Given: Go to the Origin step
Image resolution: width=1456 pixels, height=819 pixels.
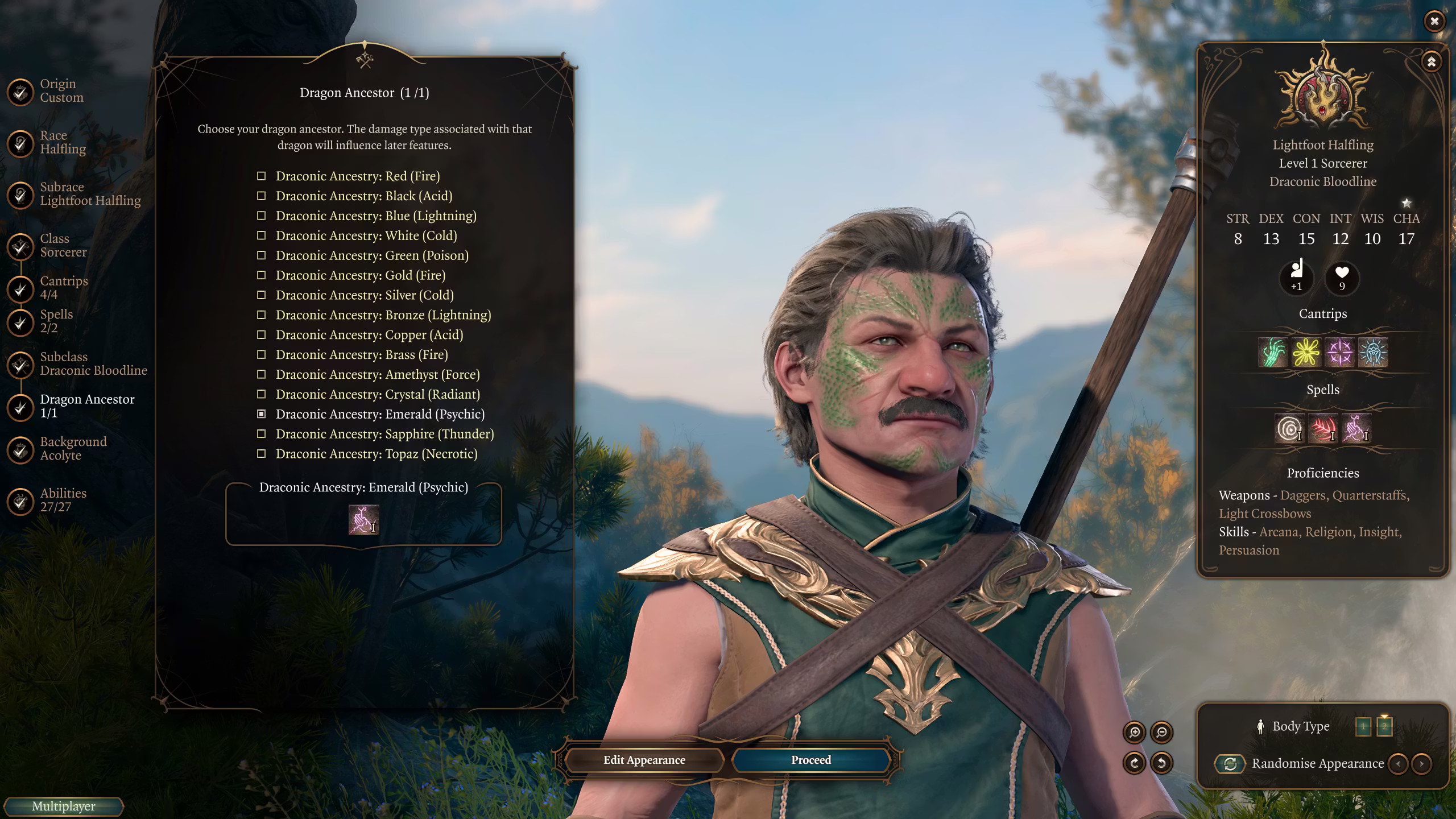Looking at the screenshot, I should (x=61, y=91).
